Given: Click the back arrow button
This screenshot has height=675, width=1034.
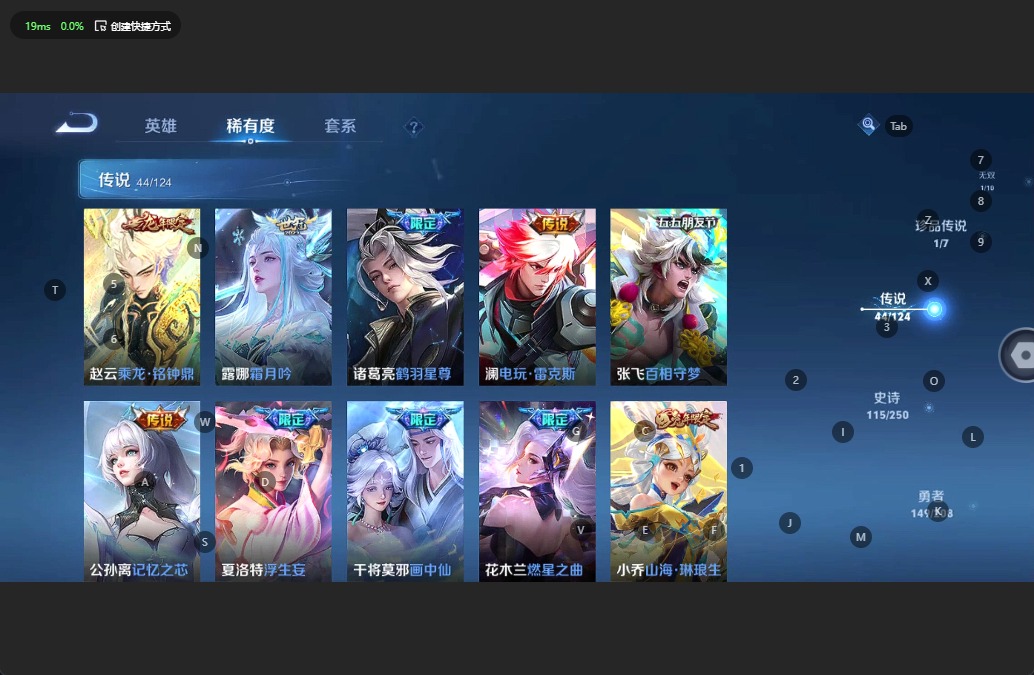Looking at the screenshot, I should pos(78,124).
